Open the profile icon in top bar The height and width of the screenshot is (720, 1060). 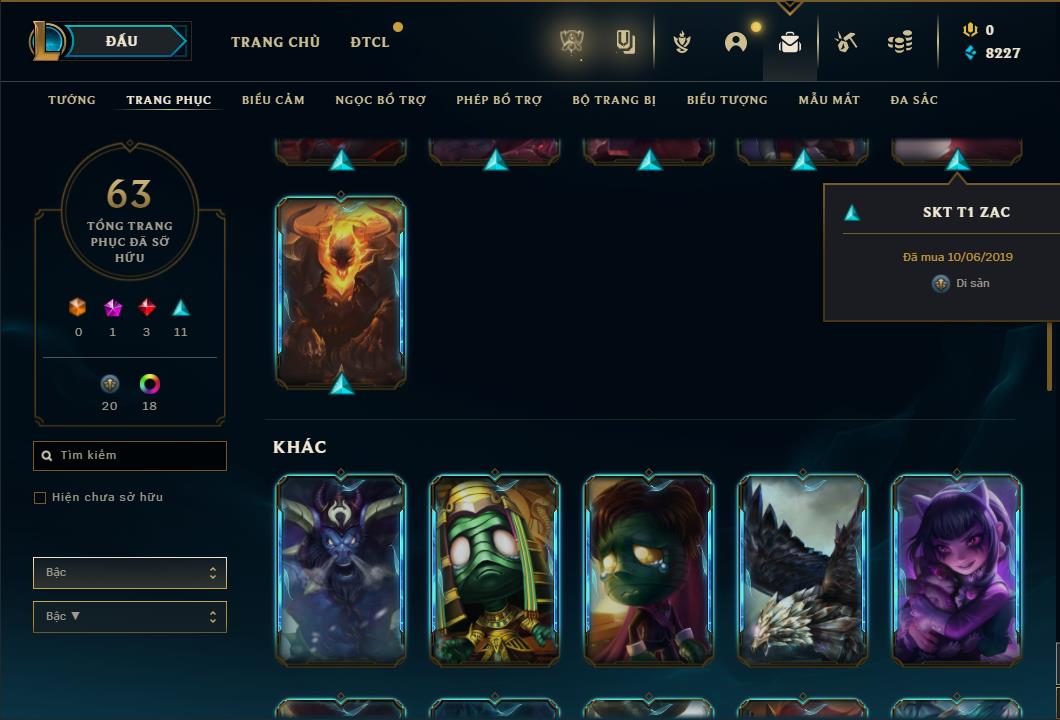(736, 42)
